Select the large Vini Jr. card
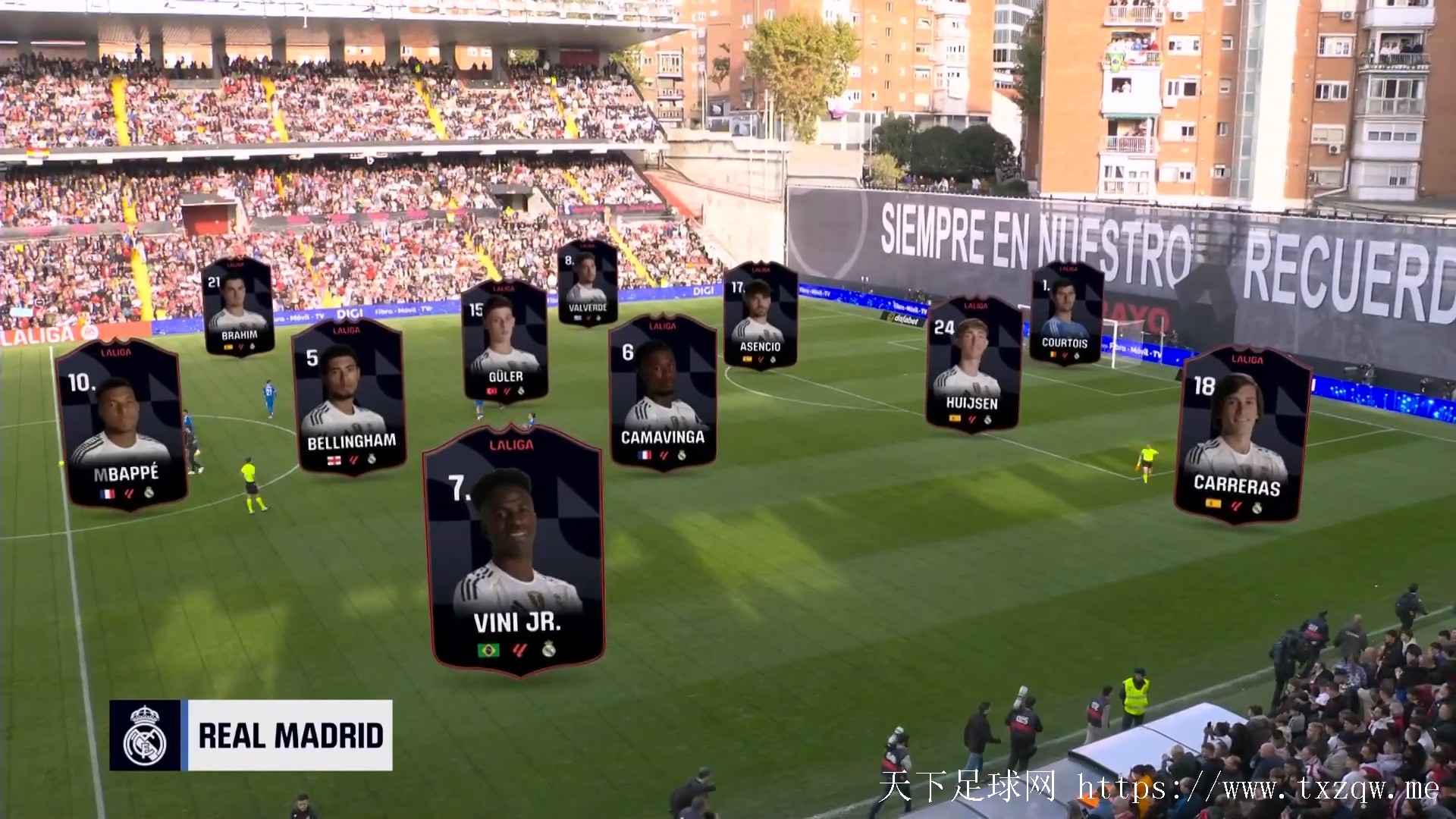1456x819 pixels. pos(515,550)
